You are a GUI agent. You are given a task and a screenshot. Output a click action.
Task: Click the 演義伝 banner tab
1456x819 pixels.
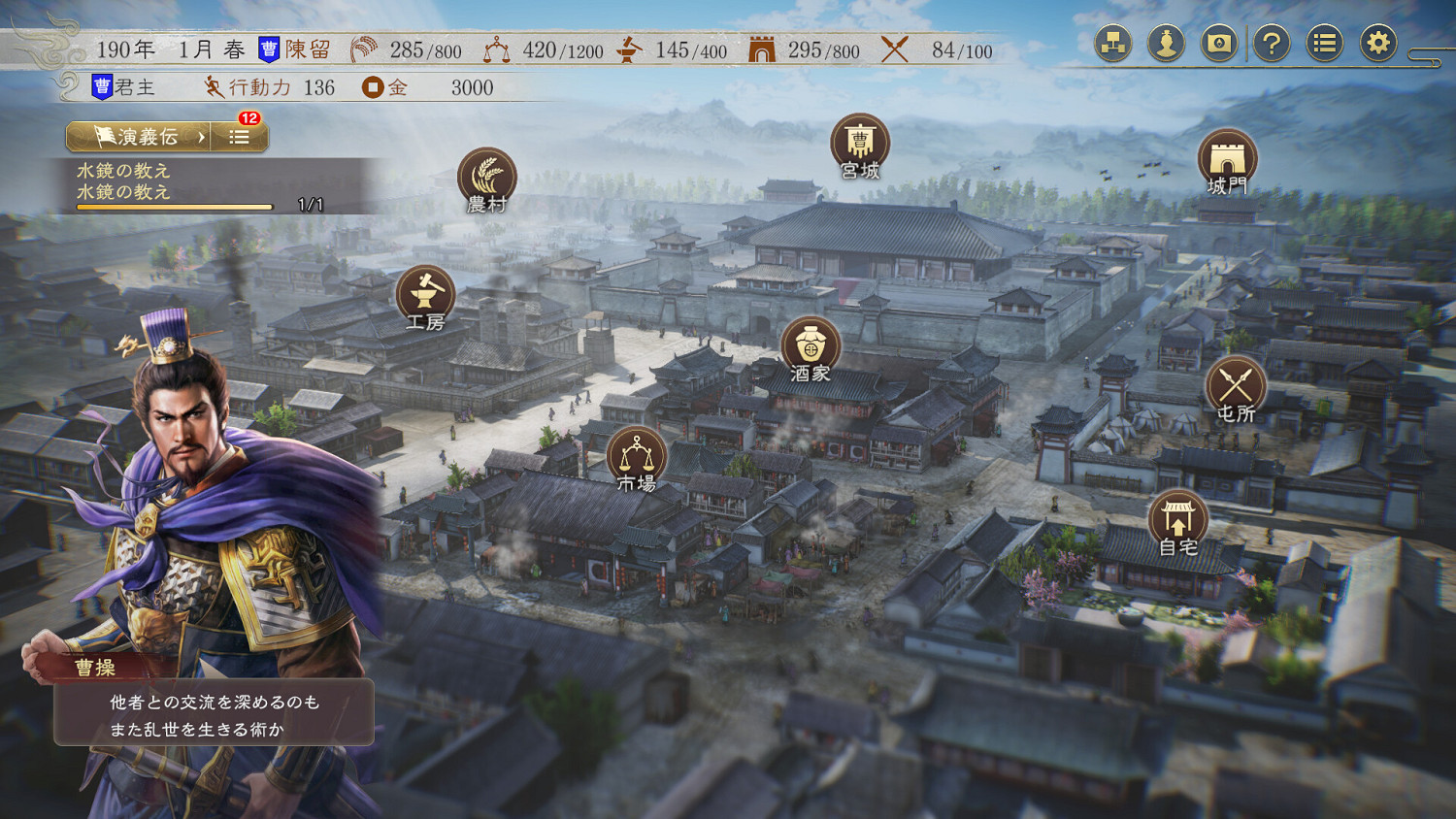(x=136, y=136)
